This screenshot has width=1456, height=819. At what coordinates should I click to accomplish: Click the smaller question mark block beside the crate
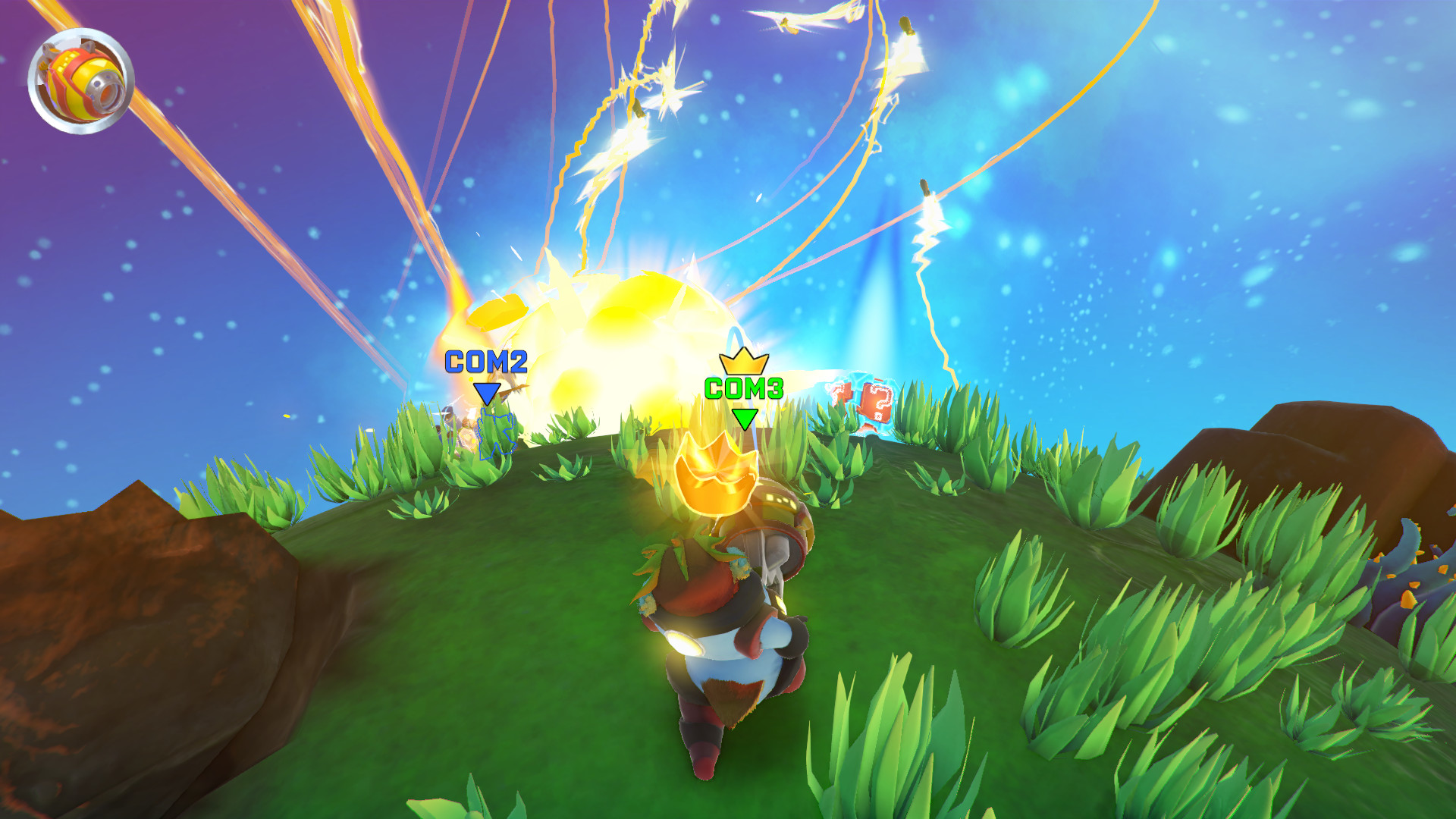(x=842, y=391)
